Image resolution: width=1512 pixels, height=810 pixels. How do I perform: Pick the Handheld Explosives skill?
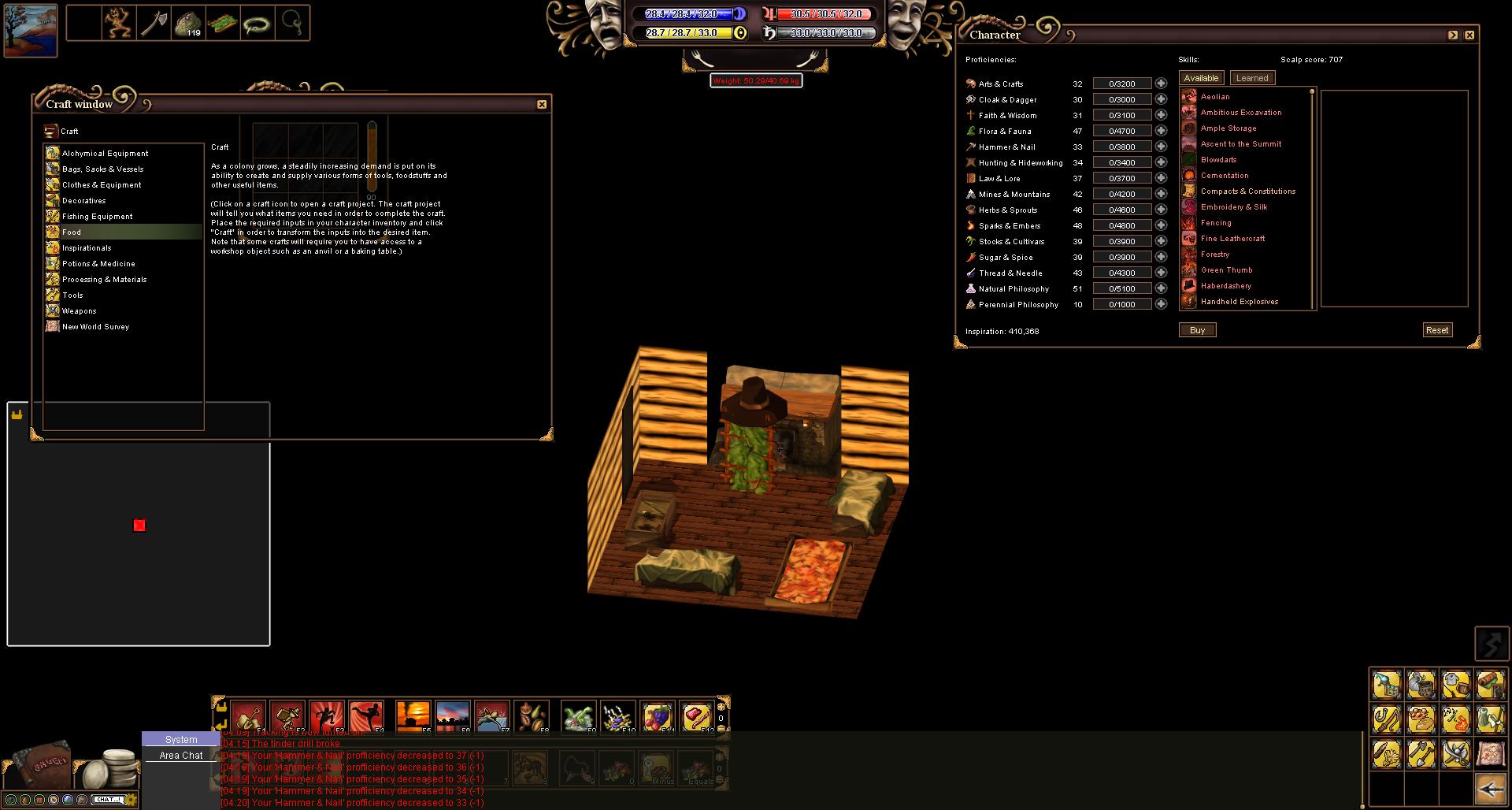coord(1239,302)
